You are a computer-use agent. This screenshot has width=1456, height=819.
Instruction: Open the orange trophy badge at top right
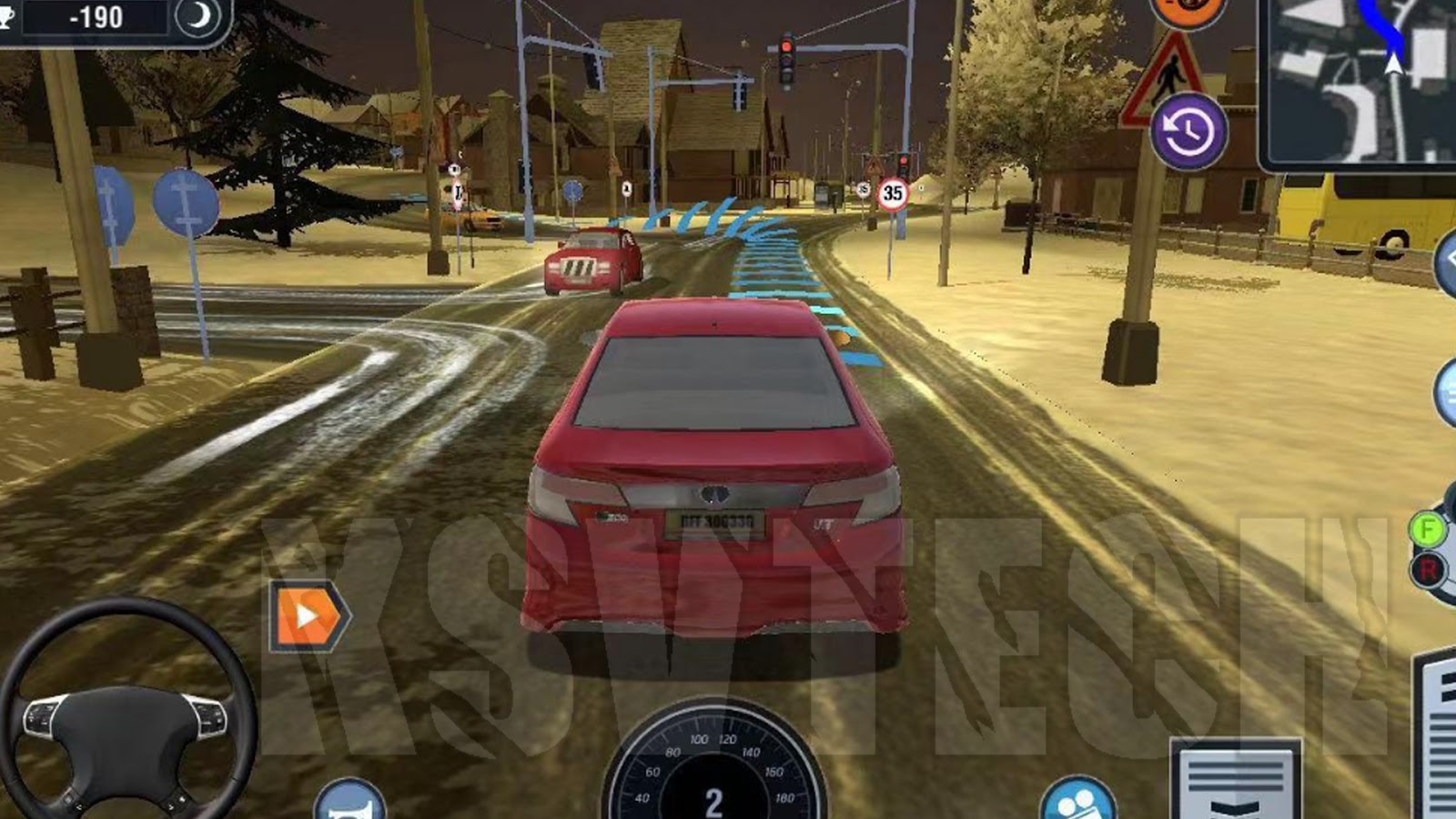pyautogui.click(x=1188, y=11)
